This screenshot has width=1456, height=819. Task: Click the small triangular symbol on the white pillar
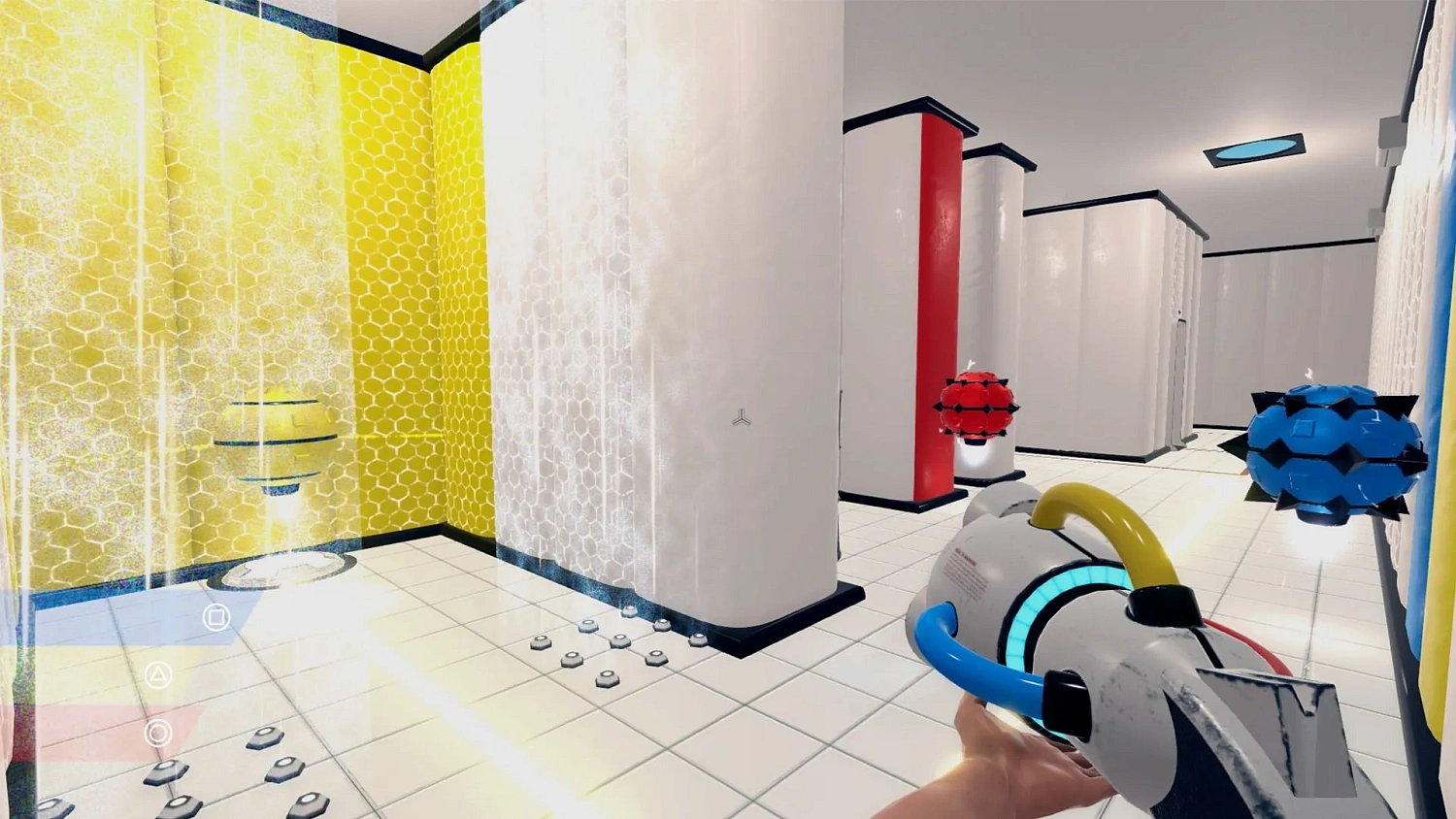(742, 418)
